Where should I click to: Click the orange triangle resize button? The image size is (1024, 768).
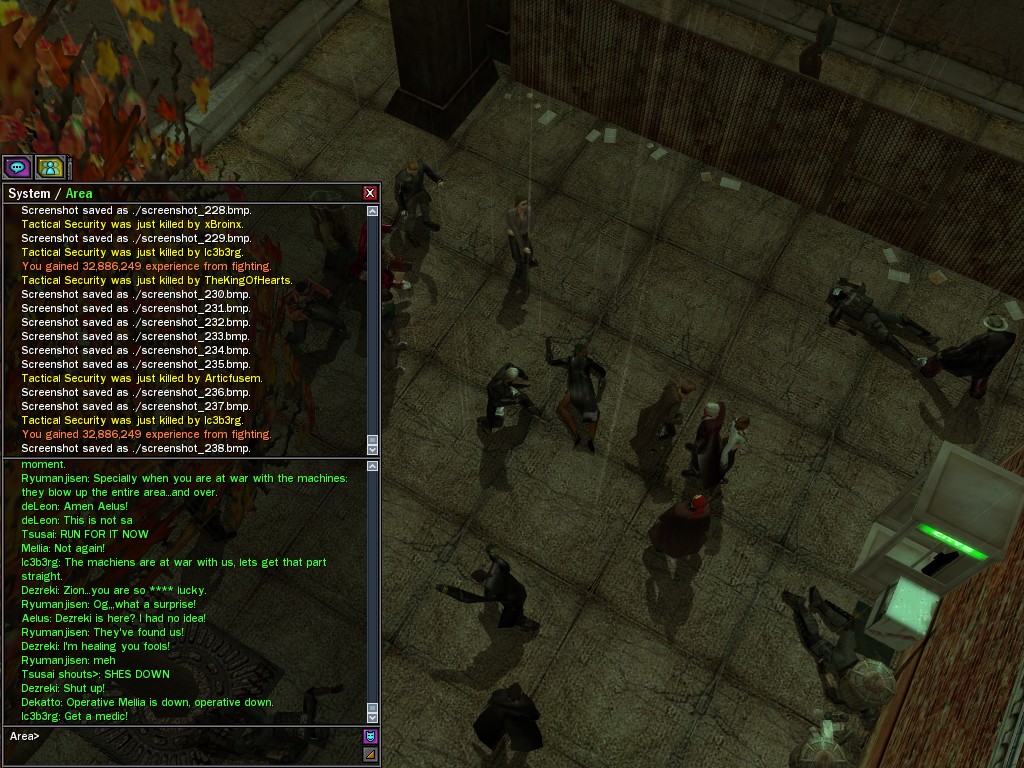point(371,754)
